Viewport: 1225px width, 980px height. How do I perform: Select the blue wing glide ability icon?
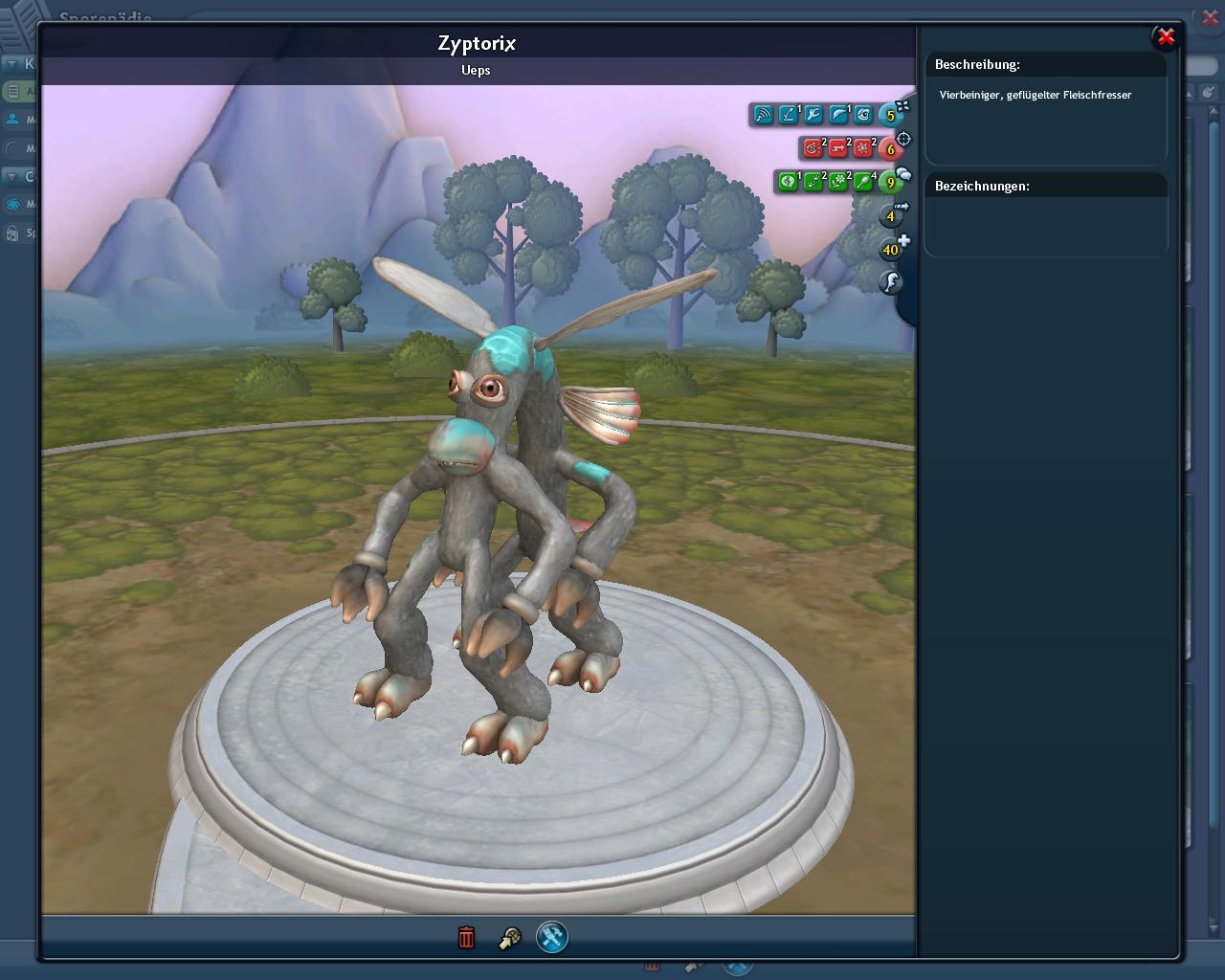click(837, 115)
